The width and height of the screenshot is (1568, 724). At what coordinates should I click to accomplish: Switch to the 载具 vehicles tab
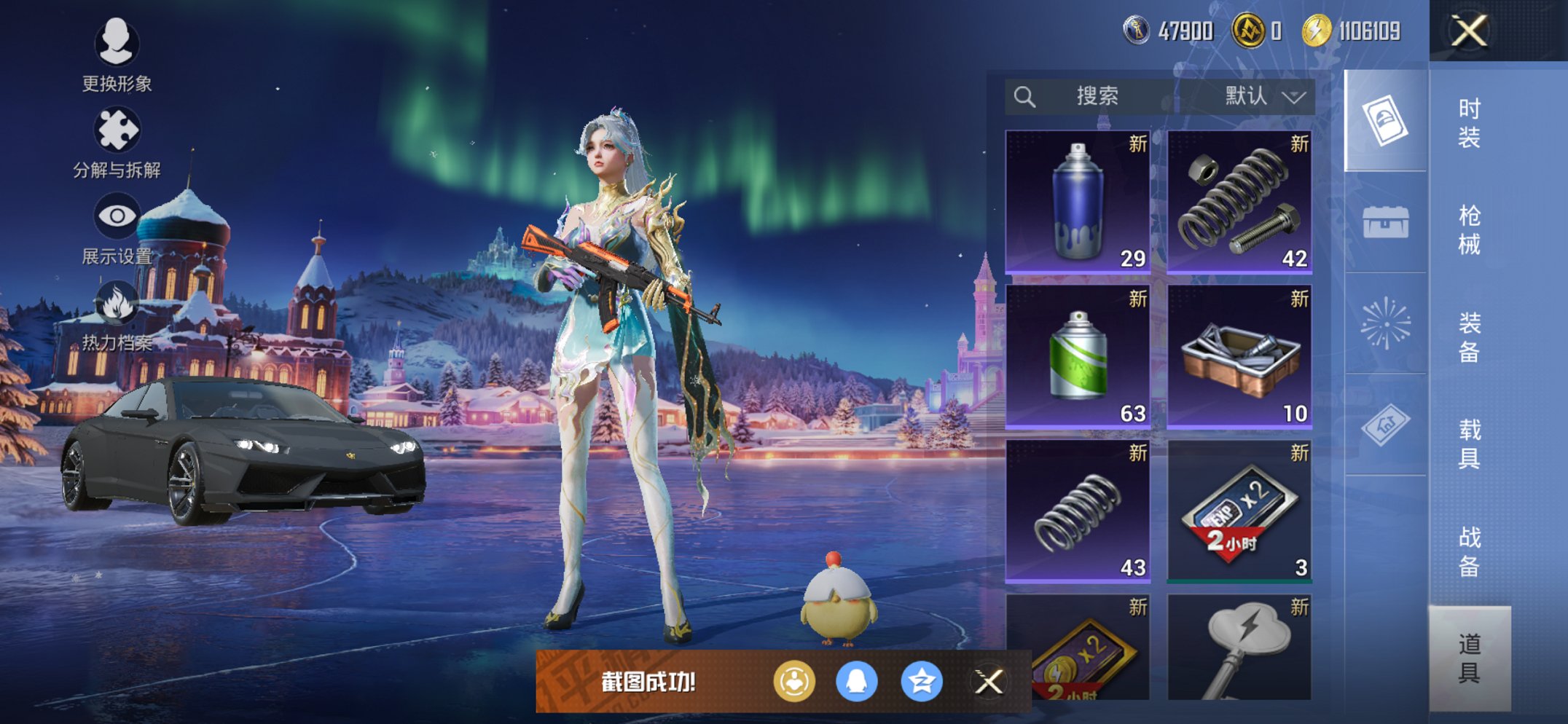coord(1469,444)
